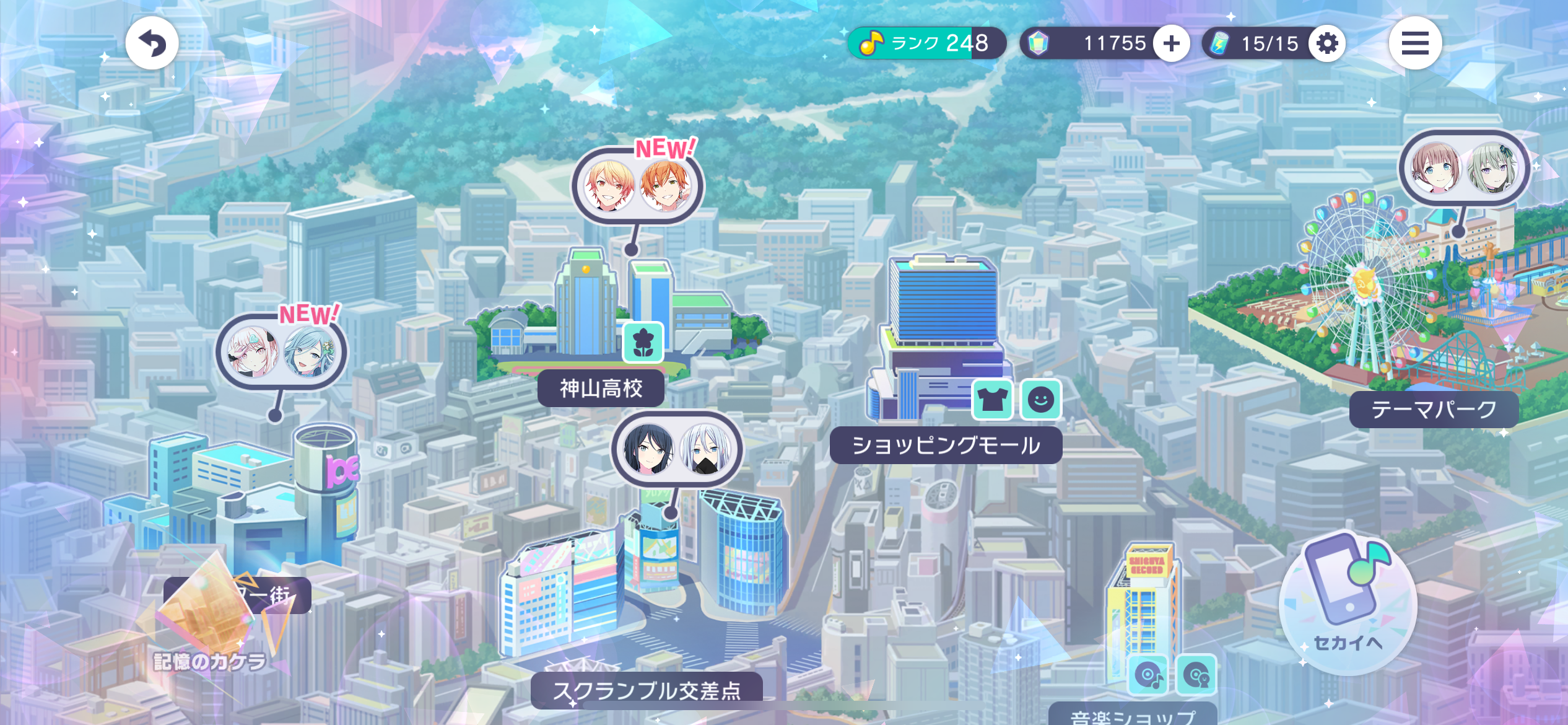Go to スクランブル交差点
Viewport: 1568px width, 725px height.
point(647,689)
